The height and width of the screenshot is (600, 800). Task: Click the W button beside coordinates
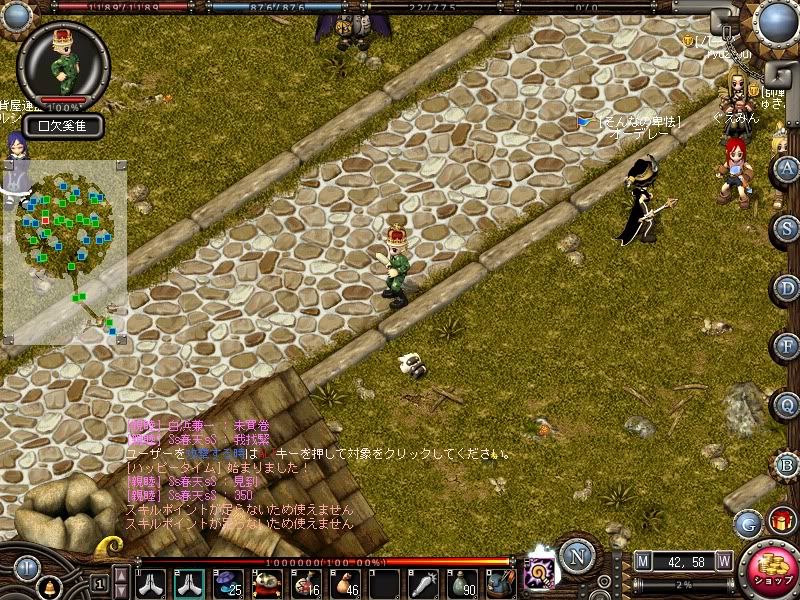coord(723,561)
